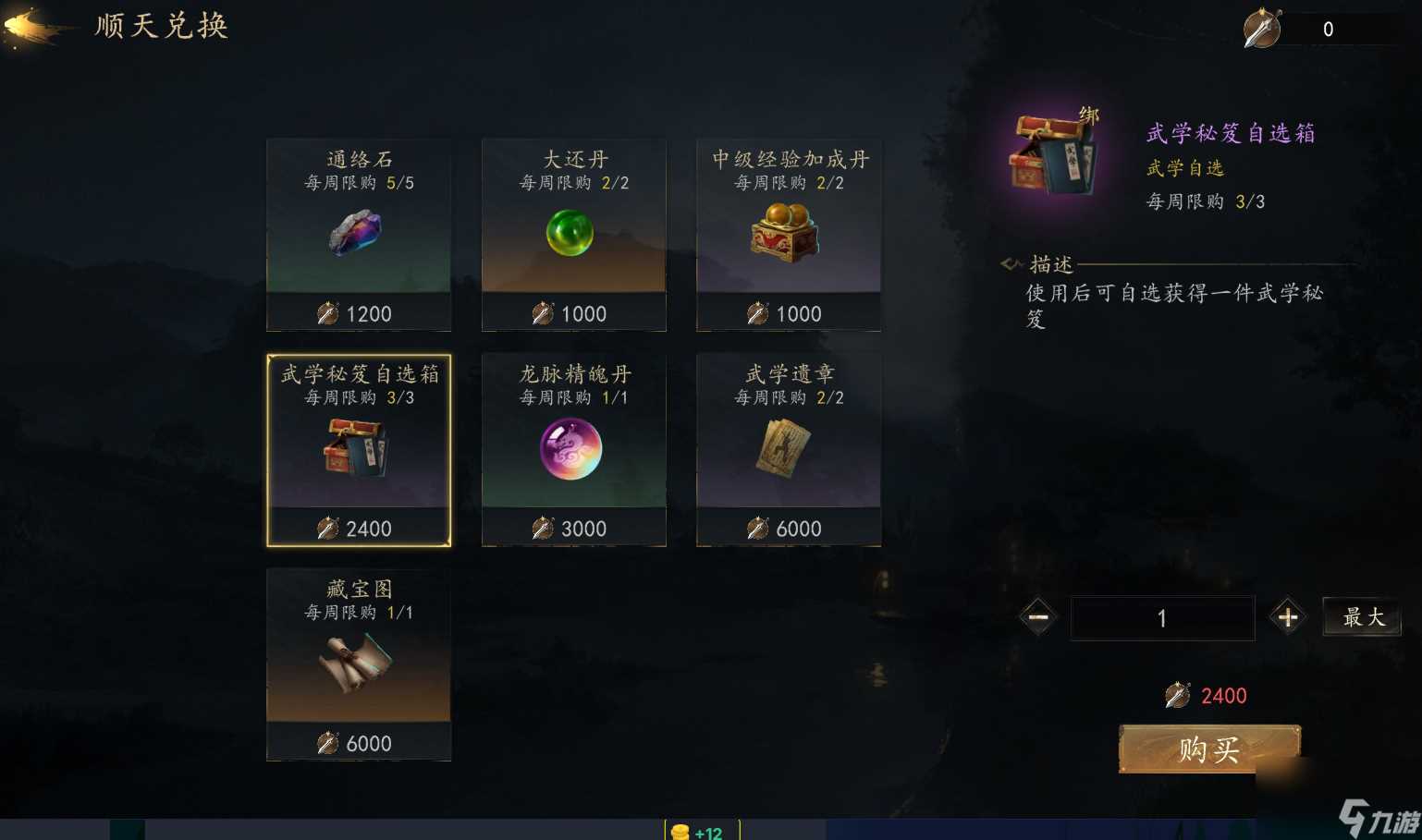
Task: Click the quantity input field showing 1
Action: pyautogui.click(x=1162, y=617)
